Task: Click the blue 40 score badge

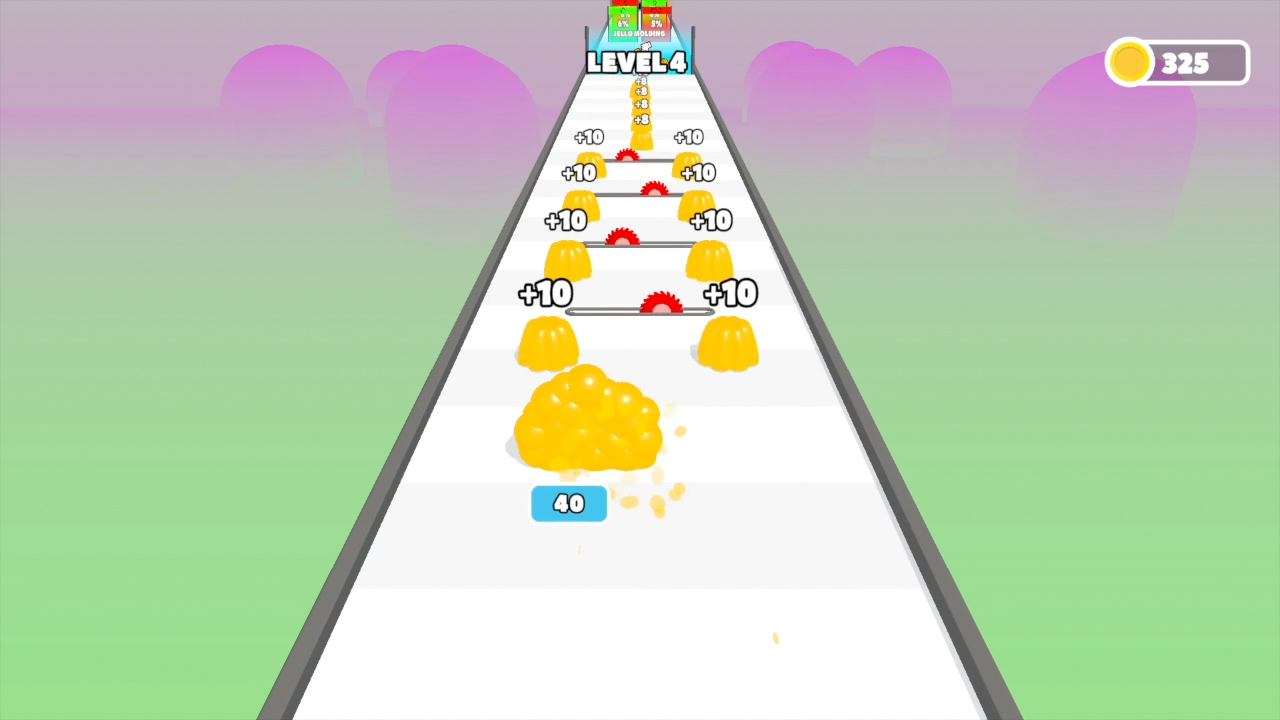Action: point(568,504)
